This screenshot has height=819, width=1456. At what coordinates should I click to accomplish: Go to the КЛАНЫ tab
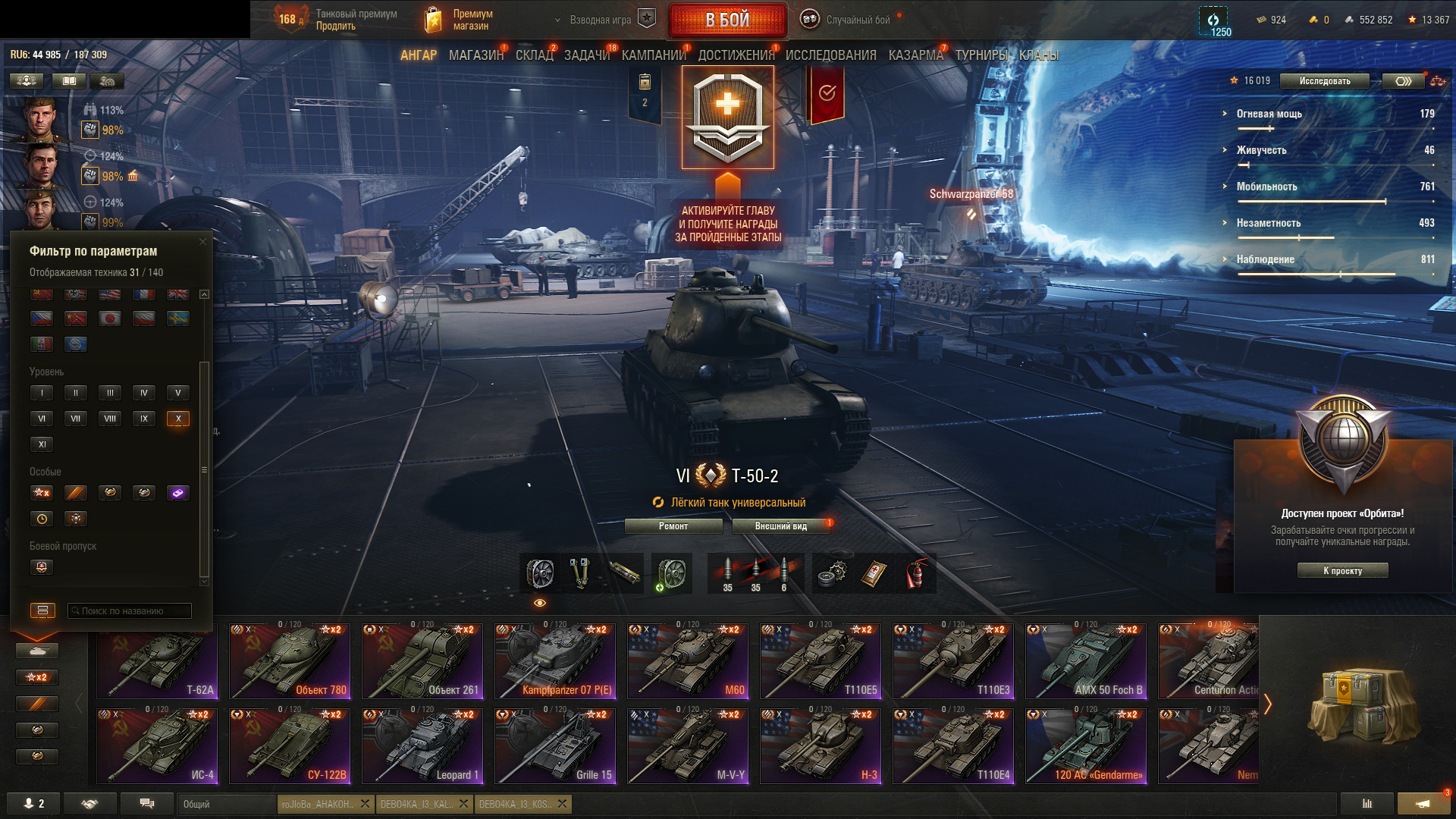pos(1038,55)
